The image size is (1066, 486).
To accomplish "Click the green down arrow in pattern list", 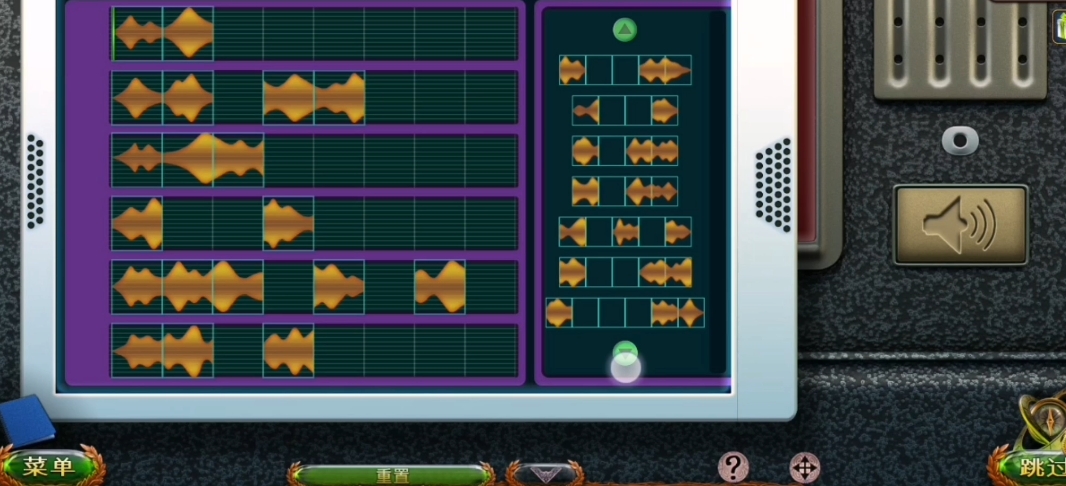I will pos(625,353).
